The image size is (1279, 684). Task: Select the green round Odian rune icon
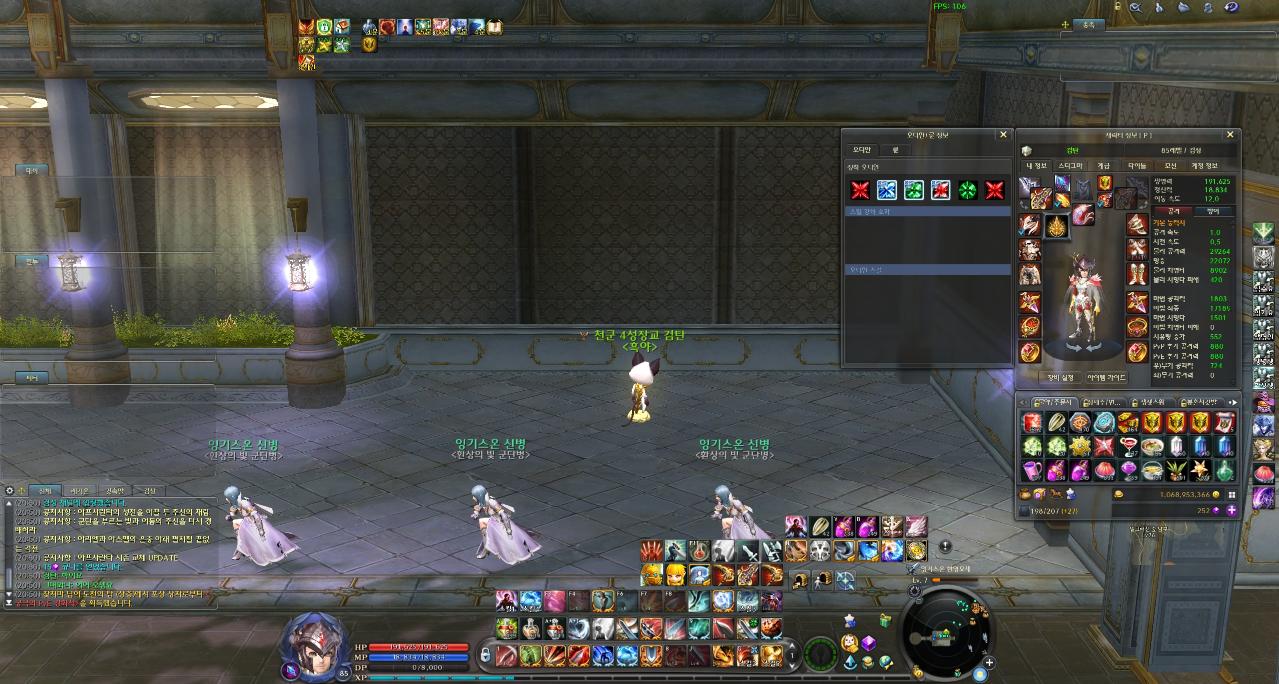(x=967, y=190)
